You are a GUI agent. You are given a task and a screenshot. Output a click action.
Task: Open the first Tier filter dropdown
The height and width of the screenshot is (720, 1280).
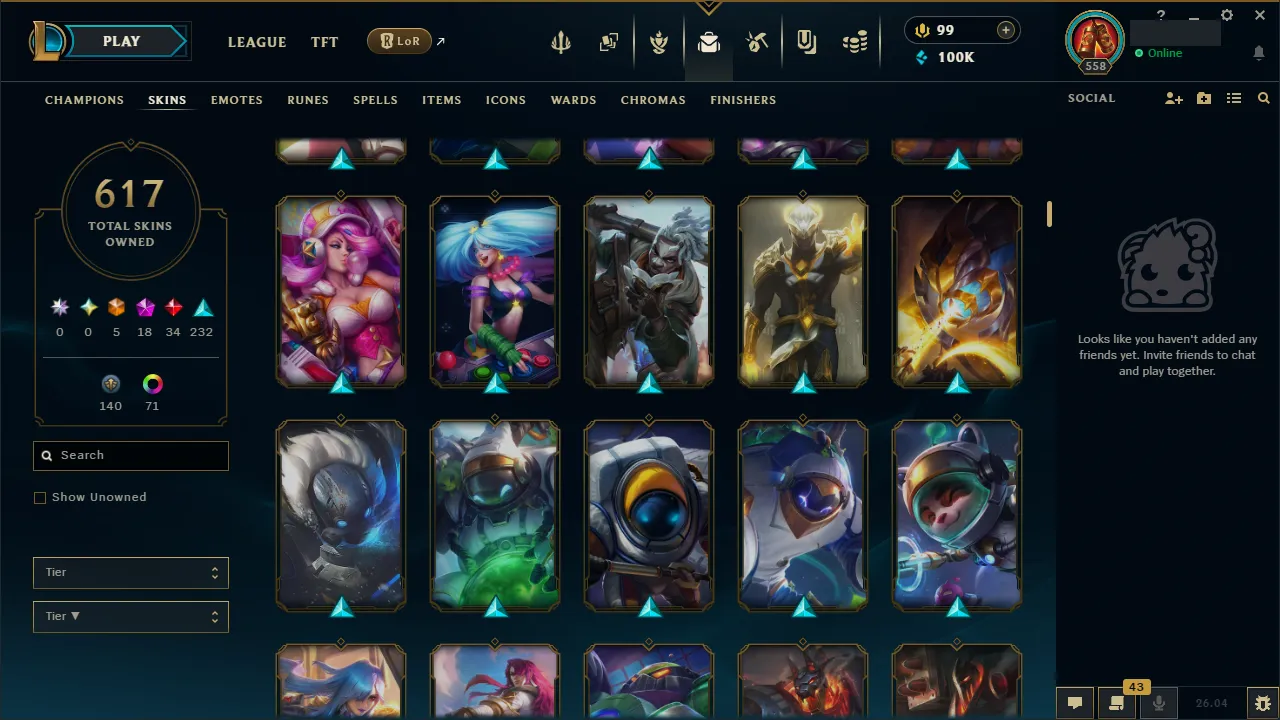pyautogui.click(x=130, y=572)
